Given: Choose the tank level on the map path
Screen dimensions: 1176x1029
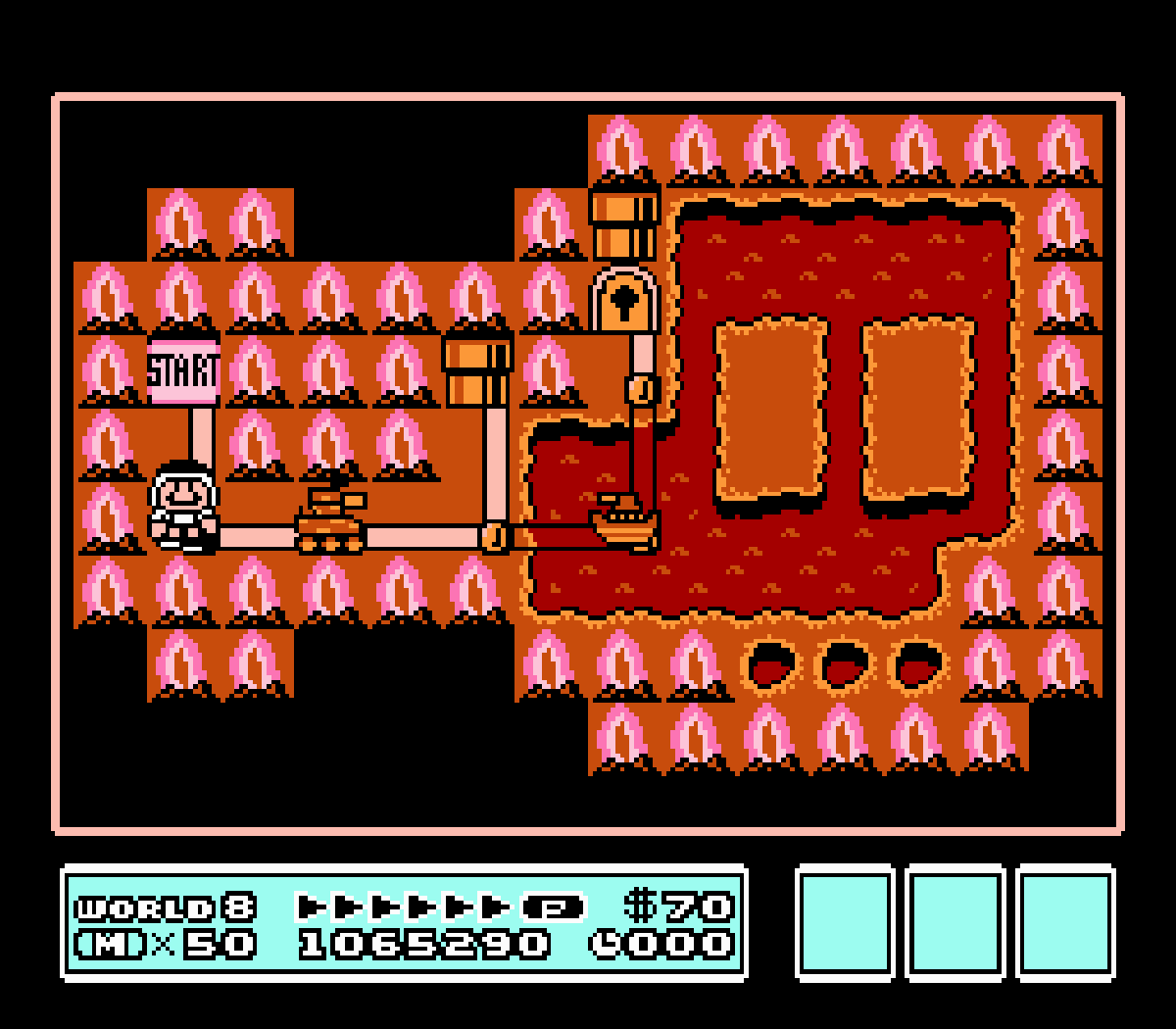Looking at the screenshot, I should click(330, 520).
